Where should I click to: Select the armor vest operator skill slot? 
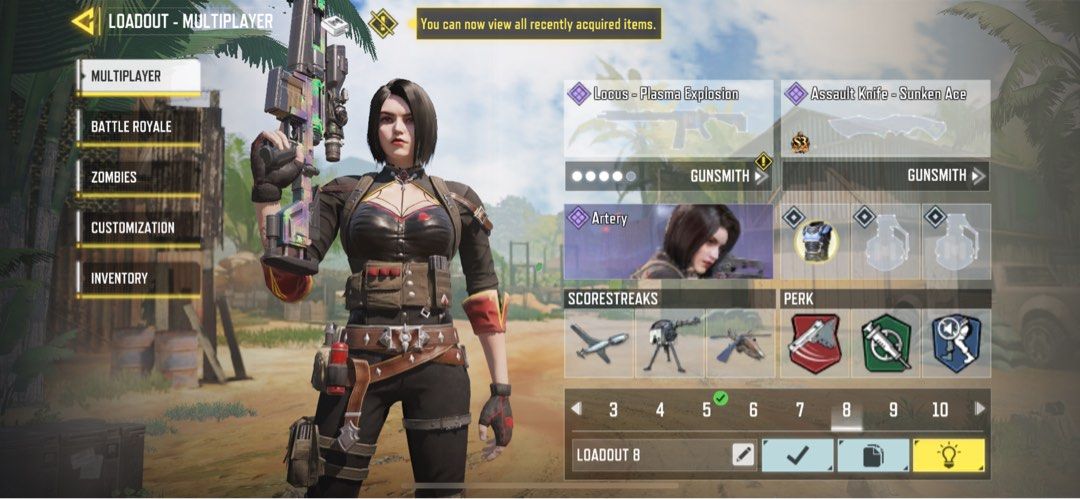[x=815, y=242]
